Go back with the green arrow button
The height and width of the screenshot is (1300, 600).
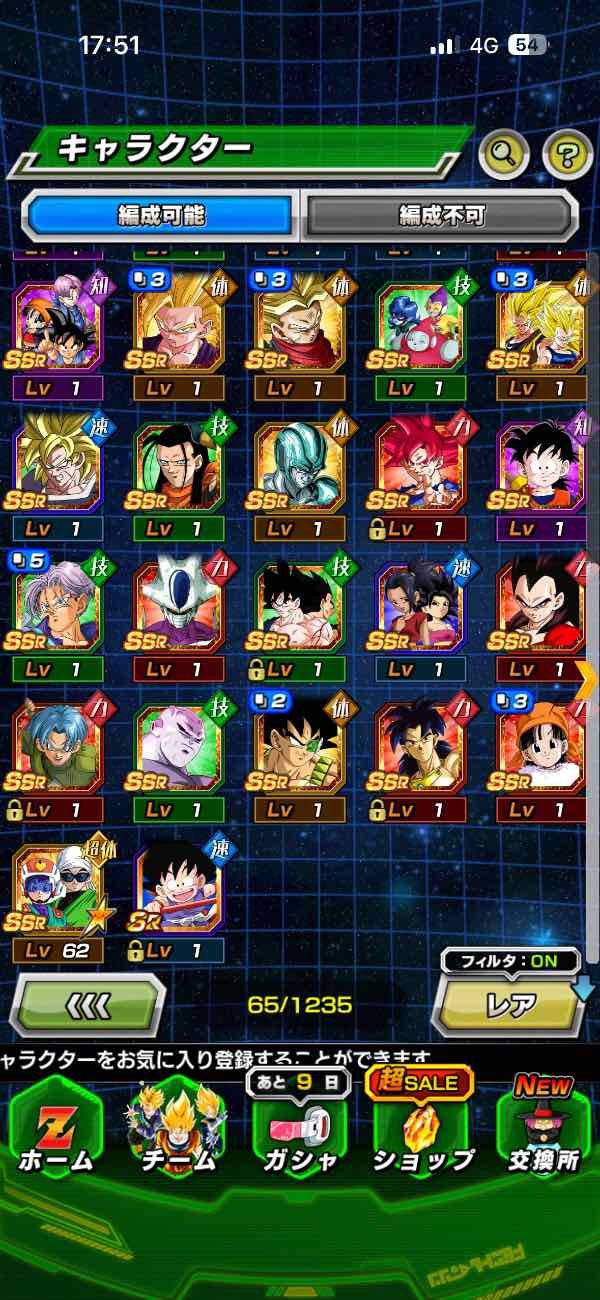[88, 1004]
